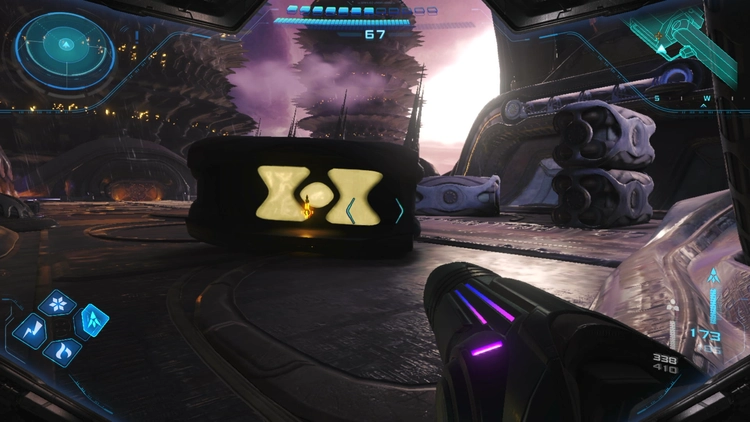Pick the highlighted missile weapon icon
Screen dimensions: 750x422
click(x=92, y=320)
